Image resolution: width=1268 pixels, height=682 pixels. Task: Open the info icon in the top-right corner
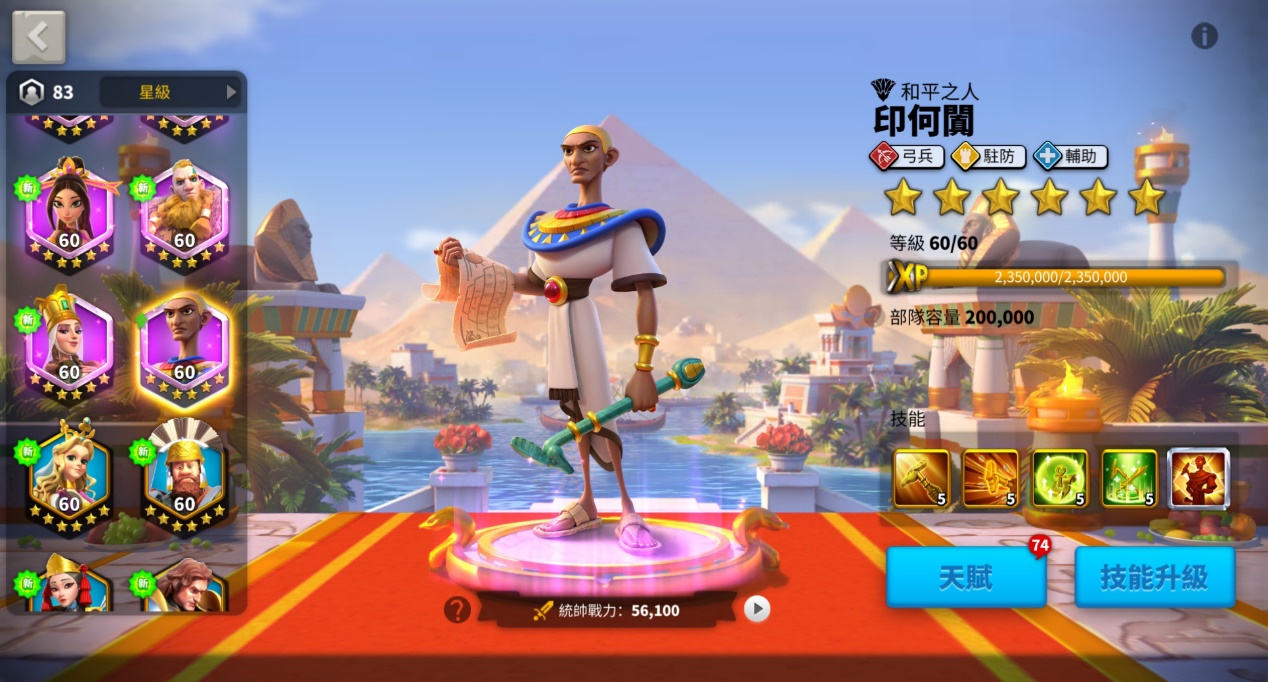point(1204,36)
